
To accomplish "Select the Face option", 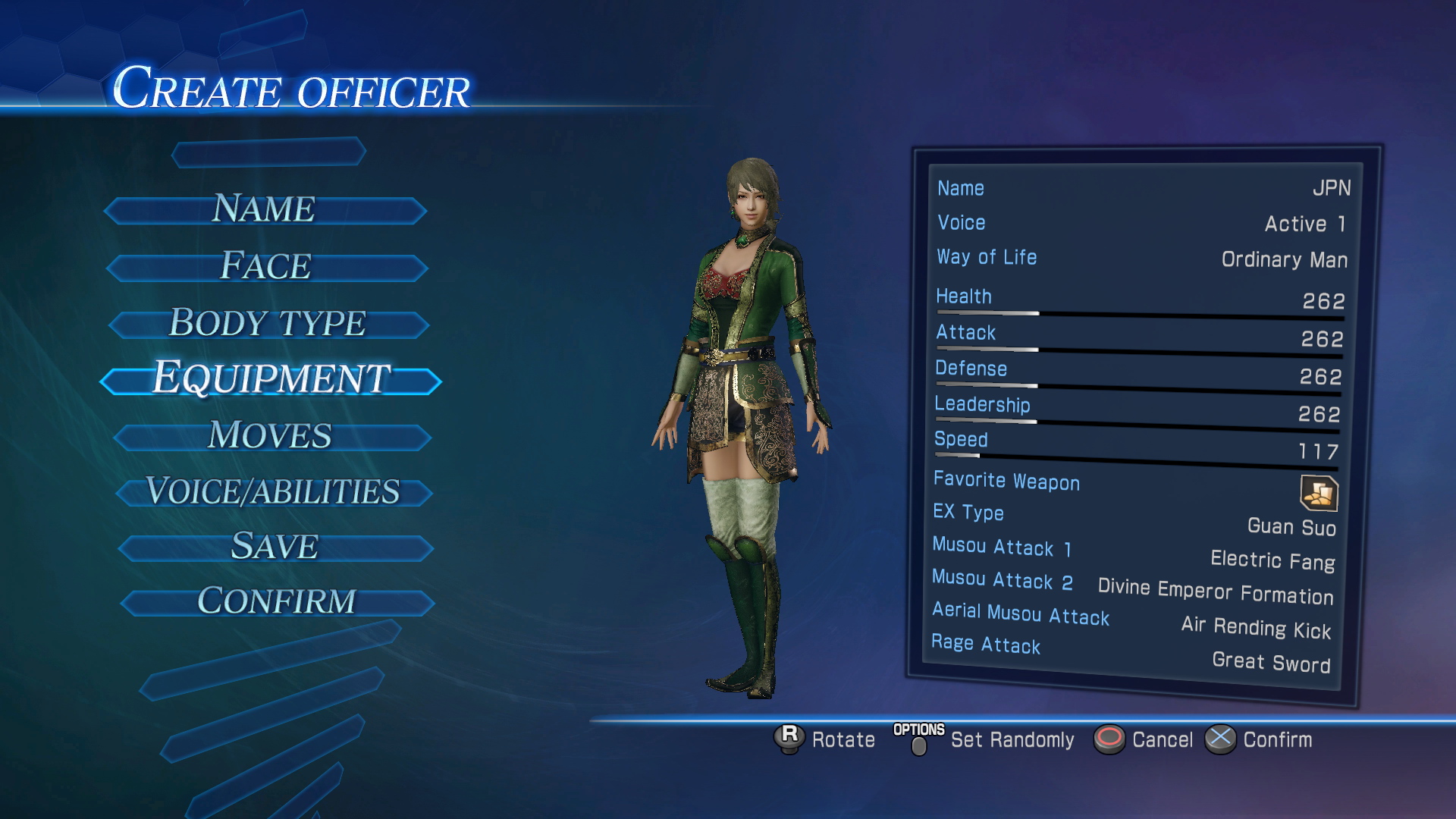I will point(266,266).
